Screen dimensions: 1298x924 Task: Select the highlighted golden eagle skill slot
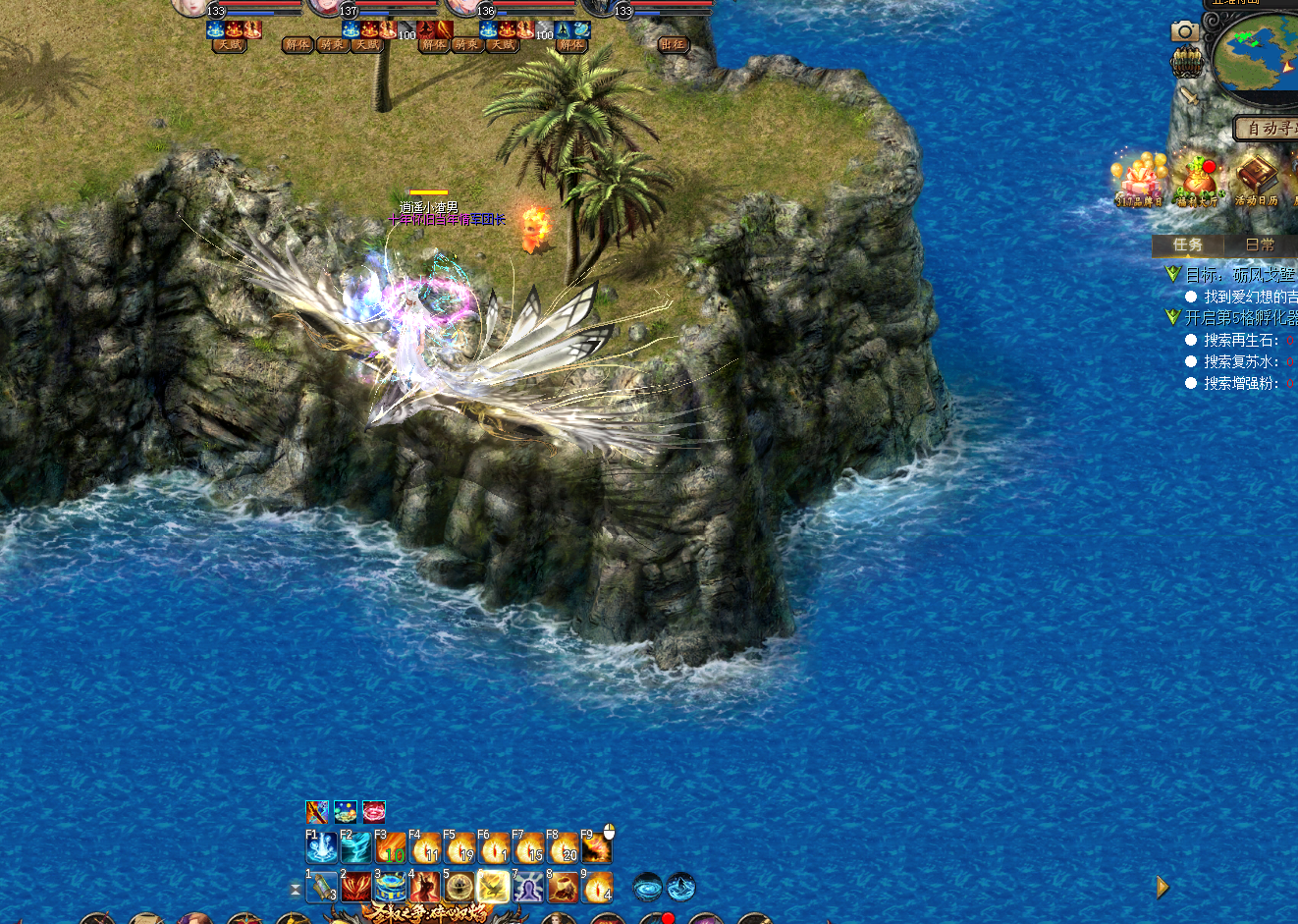493,887
